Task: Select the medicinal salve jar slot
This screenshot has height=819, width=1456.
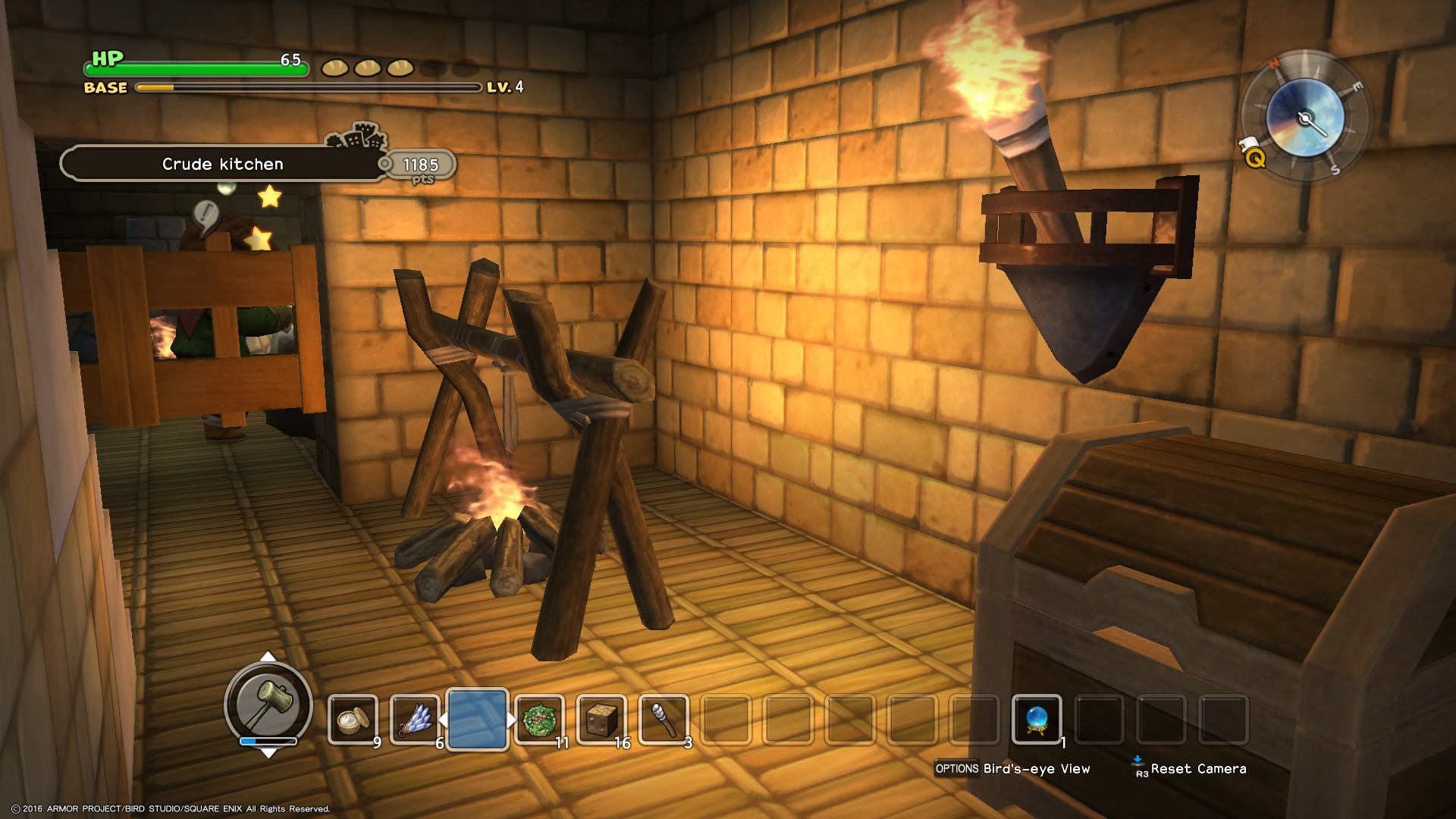Action: click(x=353, y=719)
